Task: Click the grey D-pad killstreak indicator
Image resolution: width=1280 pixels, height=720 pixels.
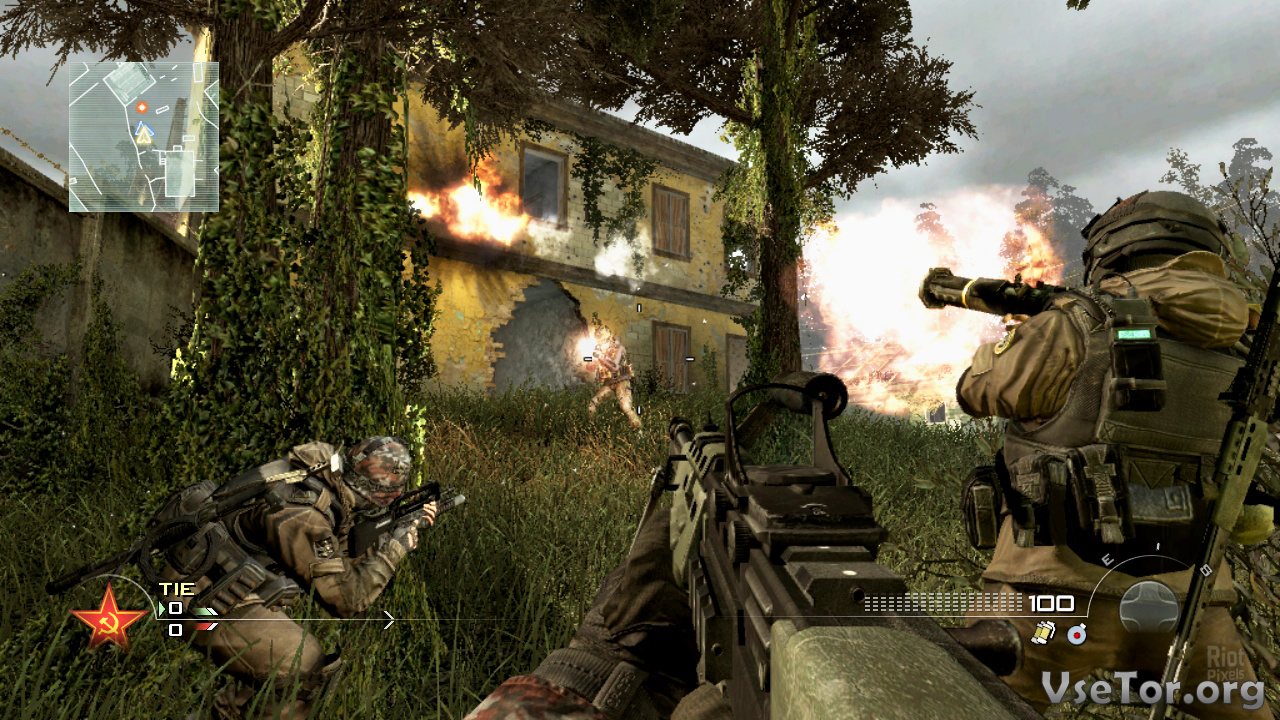Action: tap(1149, 606)
